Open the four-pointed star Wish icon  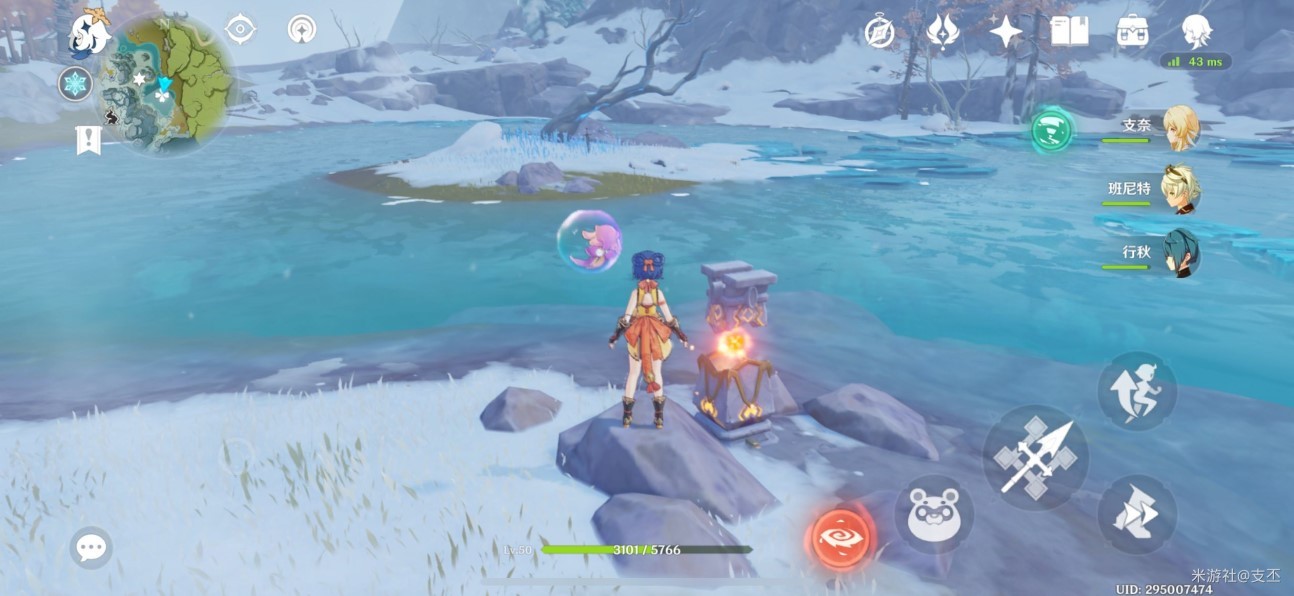coord(1005,32)
